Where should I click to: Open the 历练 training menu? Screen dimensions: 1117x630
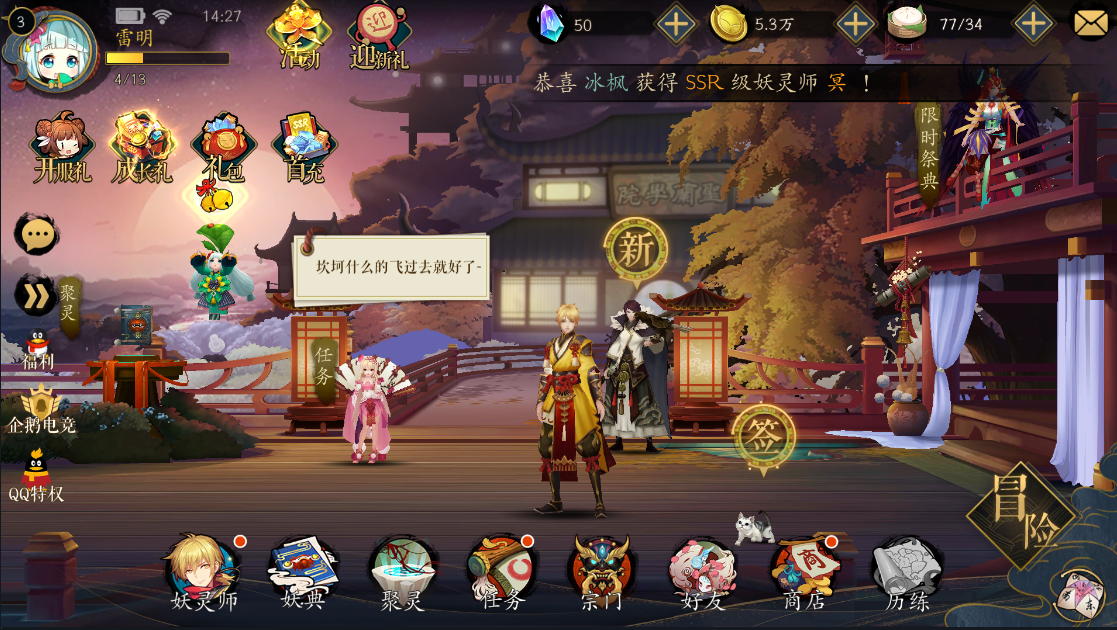tap(907, 571)
